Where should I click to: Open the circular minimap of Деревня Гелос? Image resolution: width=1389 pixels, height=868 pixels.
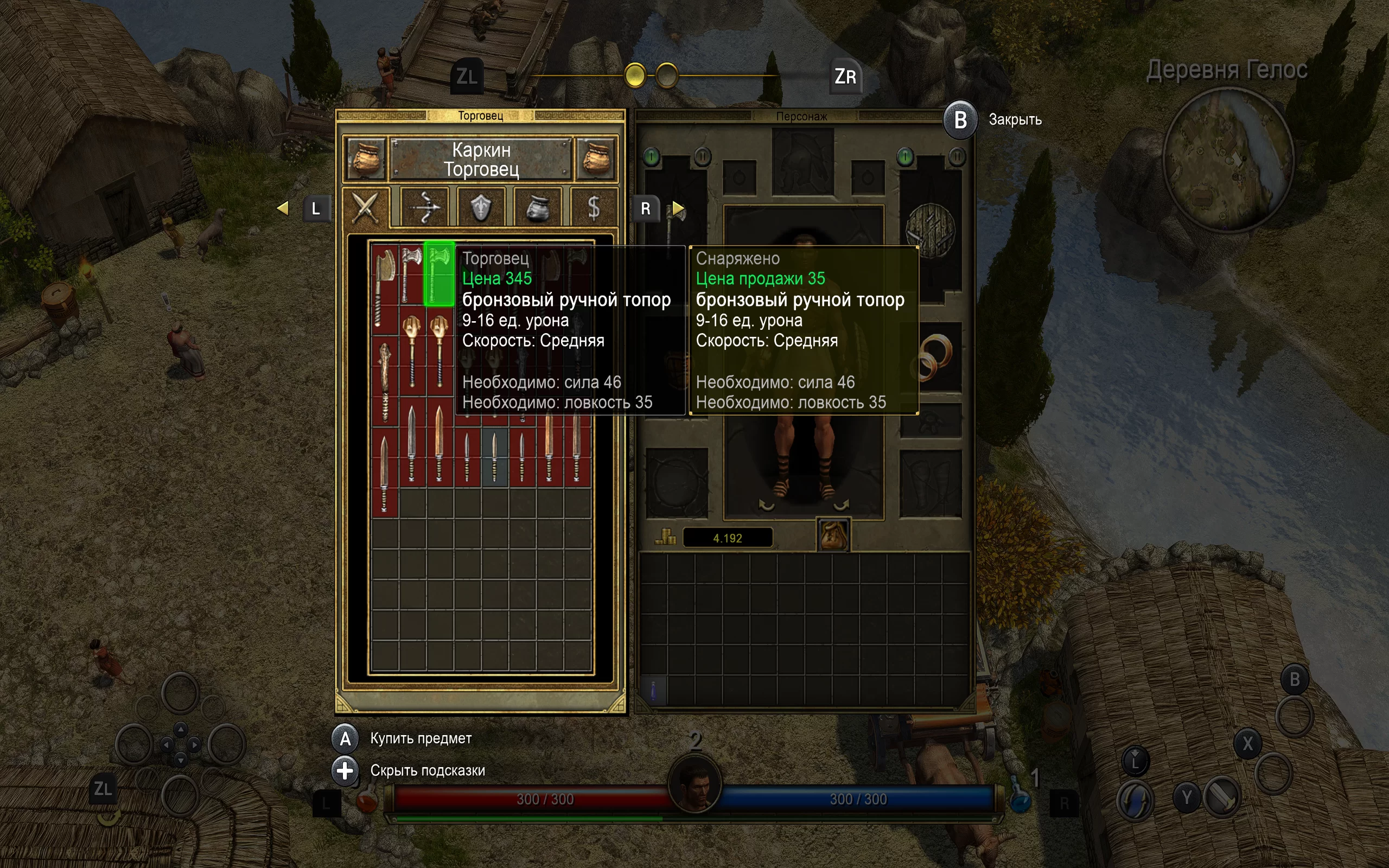1227,161
